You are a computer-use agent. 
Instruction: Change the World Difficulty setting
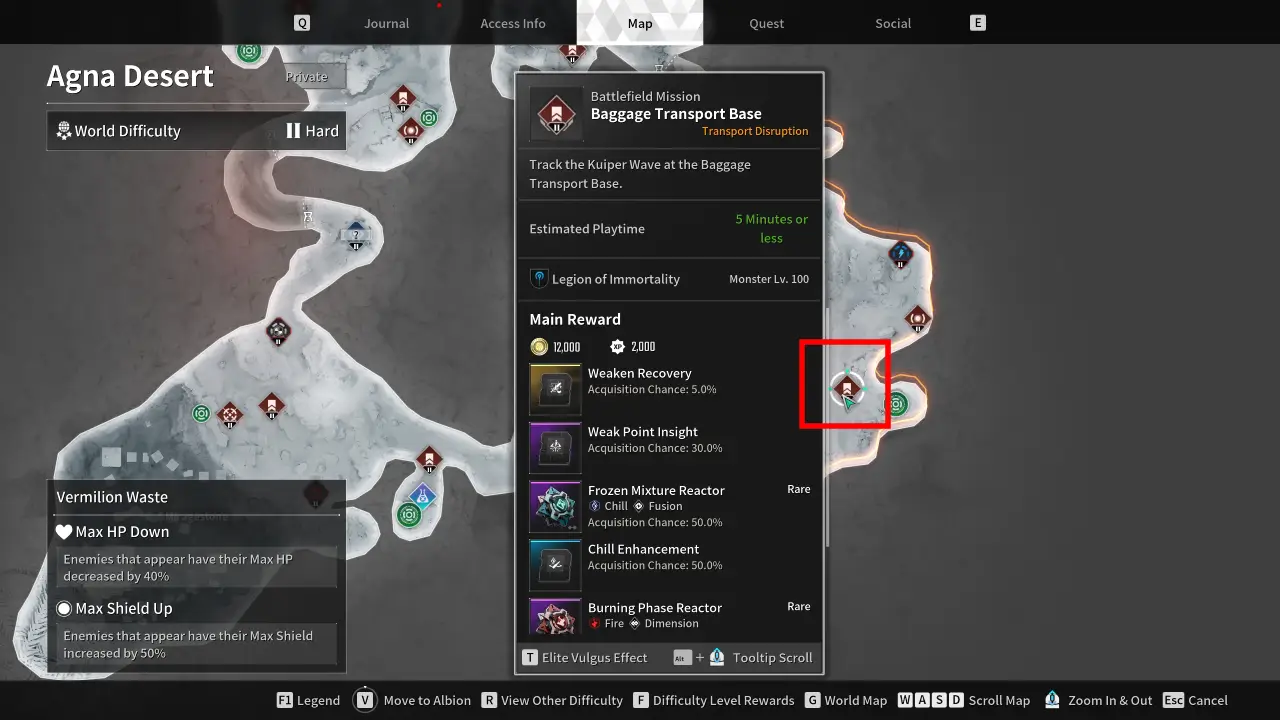(196, 131)
